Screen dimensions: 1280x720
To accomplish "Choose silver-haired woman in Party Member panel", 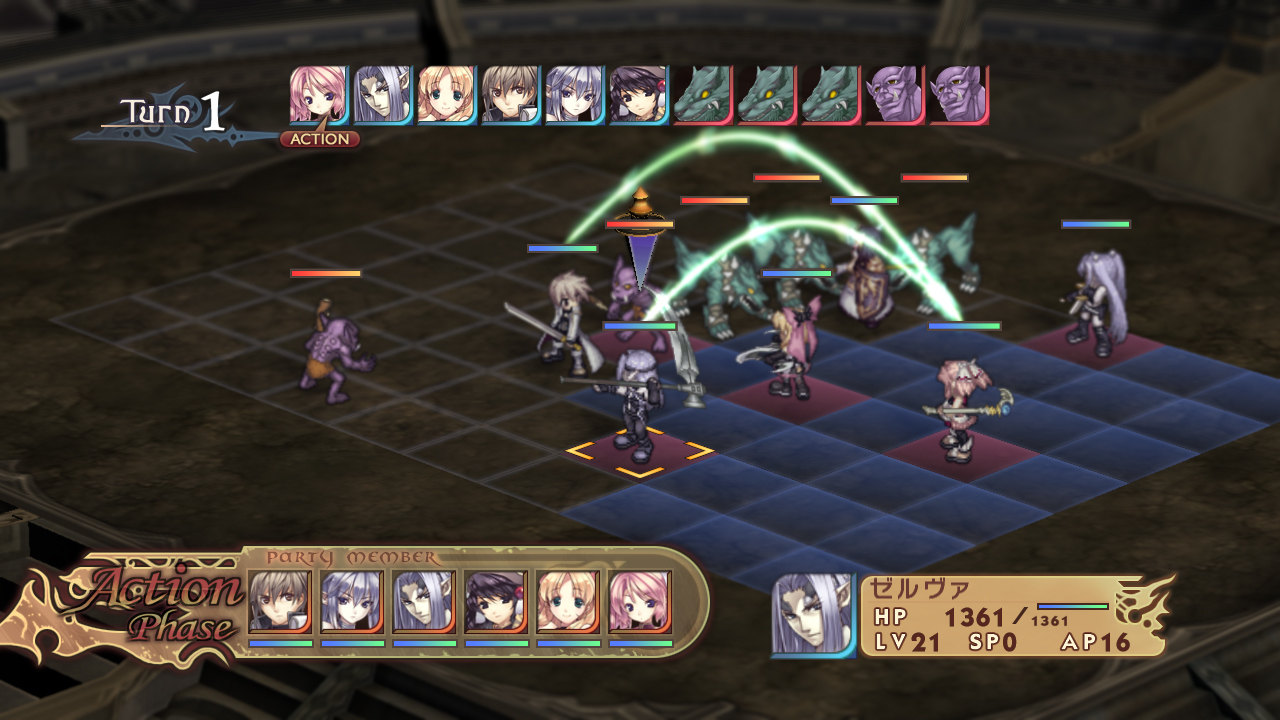I will [352, 602].
